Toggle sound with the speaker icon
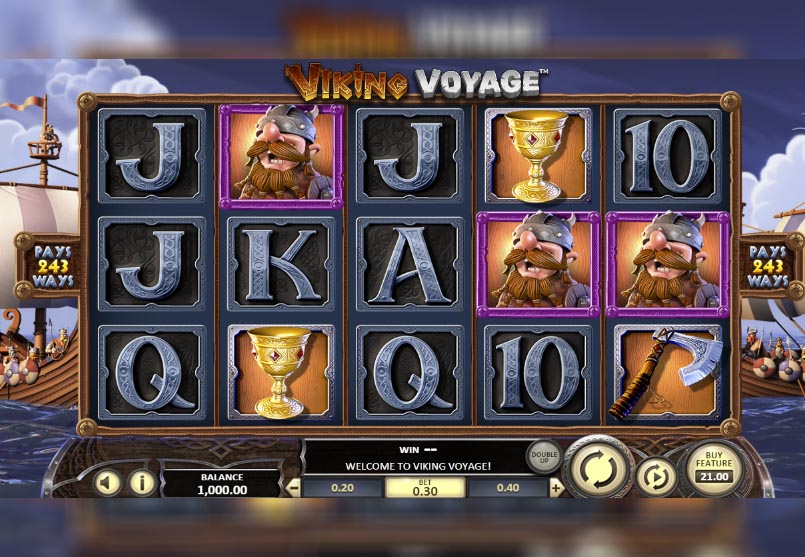This screenshot has height=557, width=805. [x=106, y=484]
